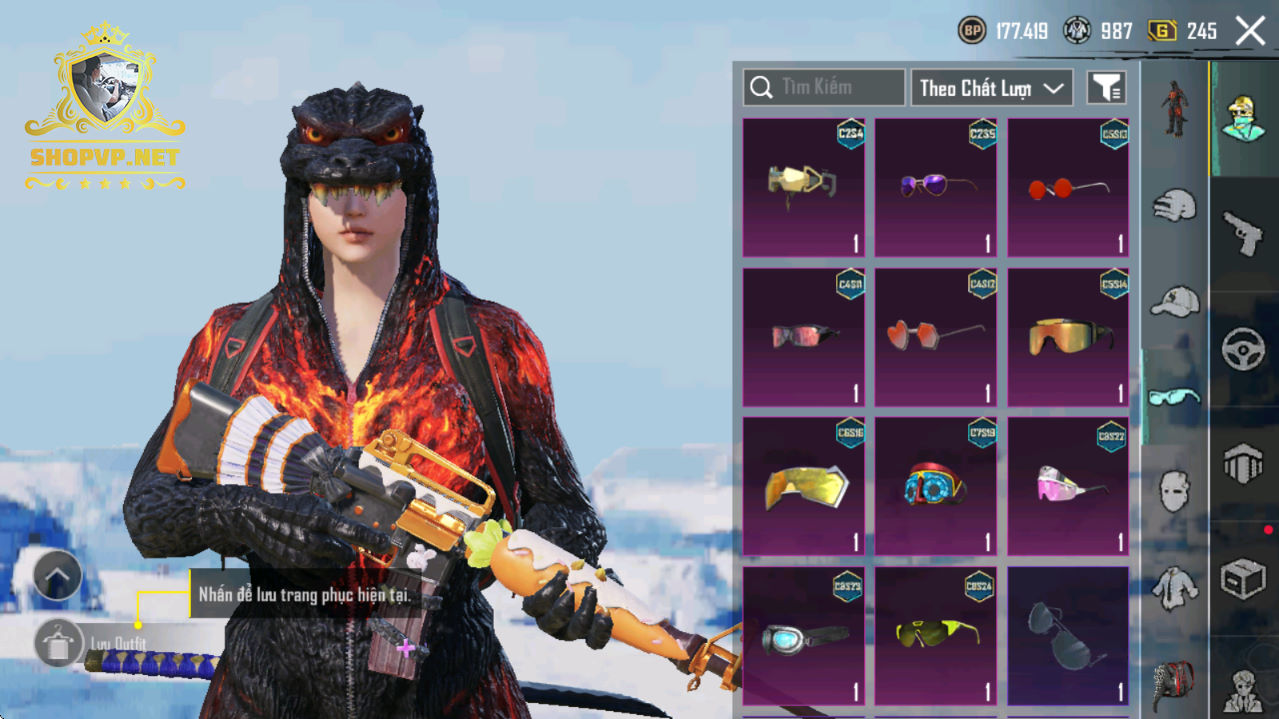This screenshot has width=1279, height=719.
Task: Select the grey aviator sunglasses
Action: (x=1068, y=635)
